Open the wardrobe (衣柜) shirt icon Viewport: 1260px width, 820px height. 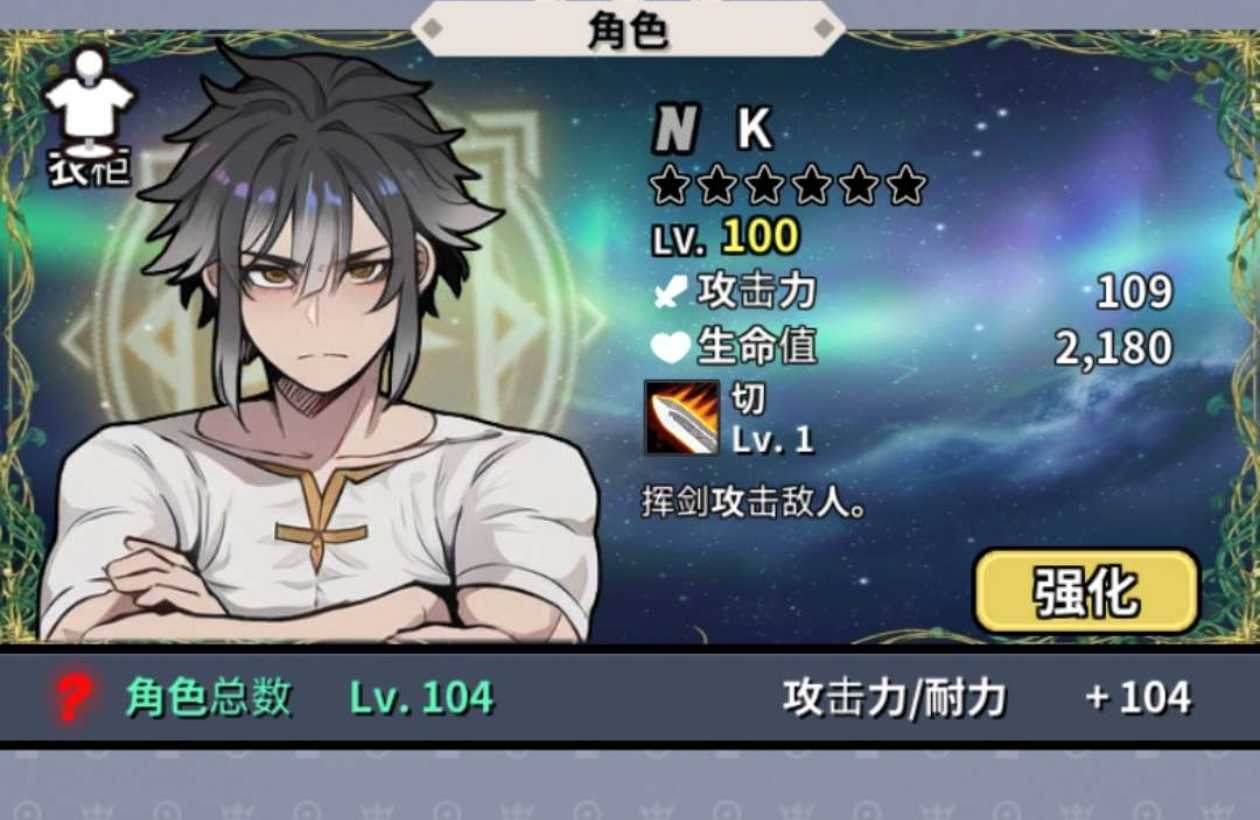(x=89, y=115)
